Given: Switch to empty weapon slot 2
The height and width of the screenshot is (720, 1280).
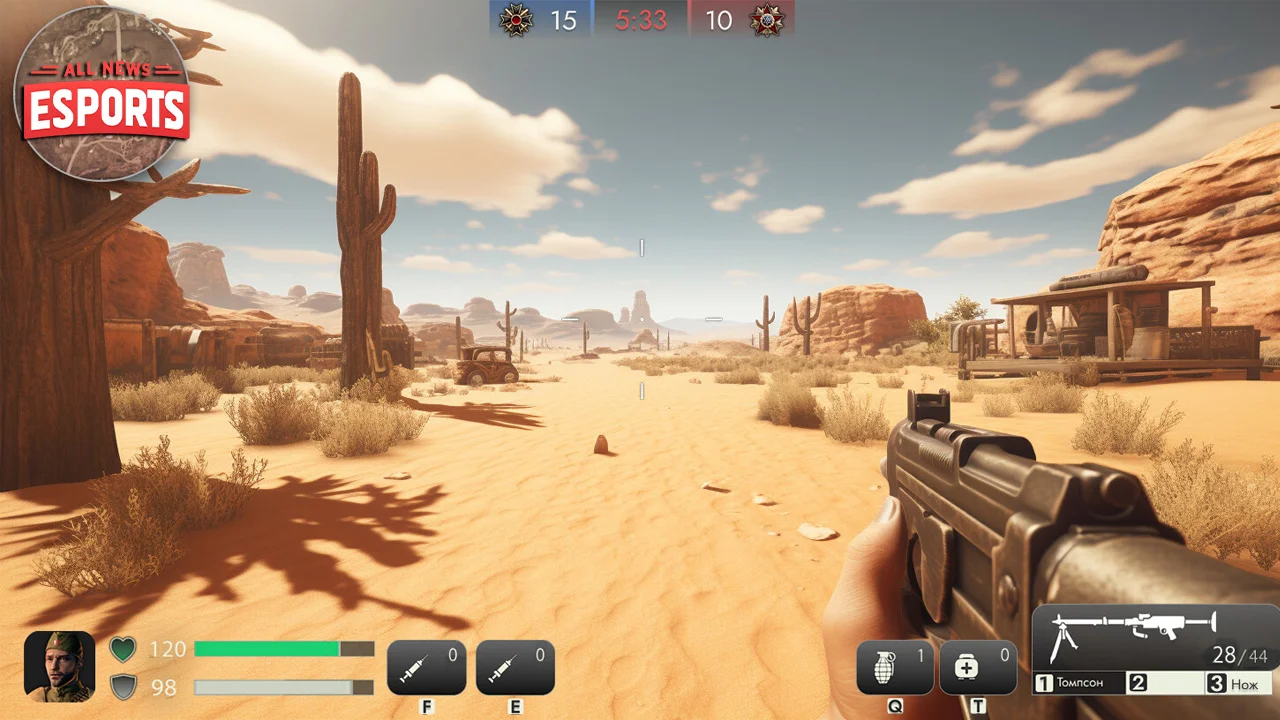Looking at the screenshot, I should tap(1163, 683).
